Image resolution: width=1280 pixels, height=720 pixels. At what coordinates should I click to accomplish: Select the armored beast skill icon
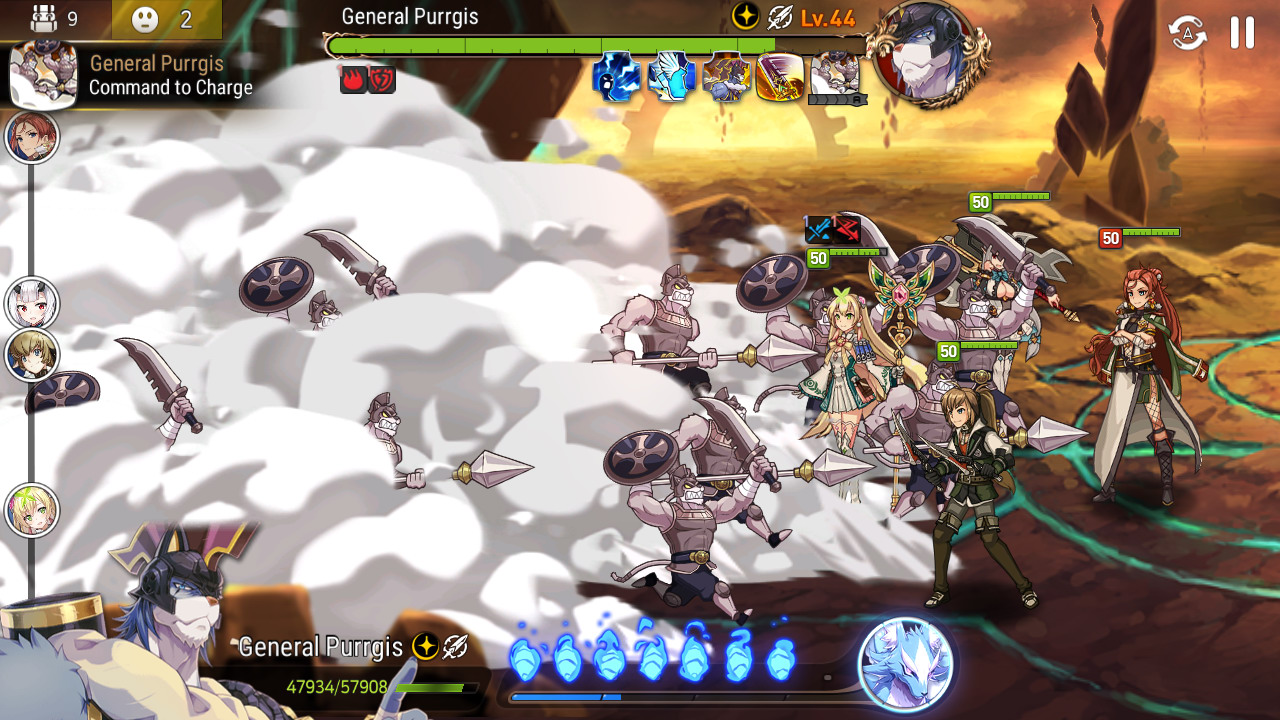727,77
